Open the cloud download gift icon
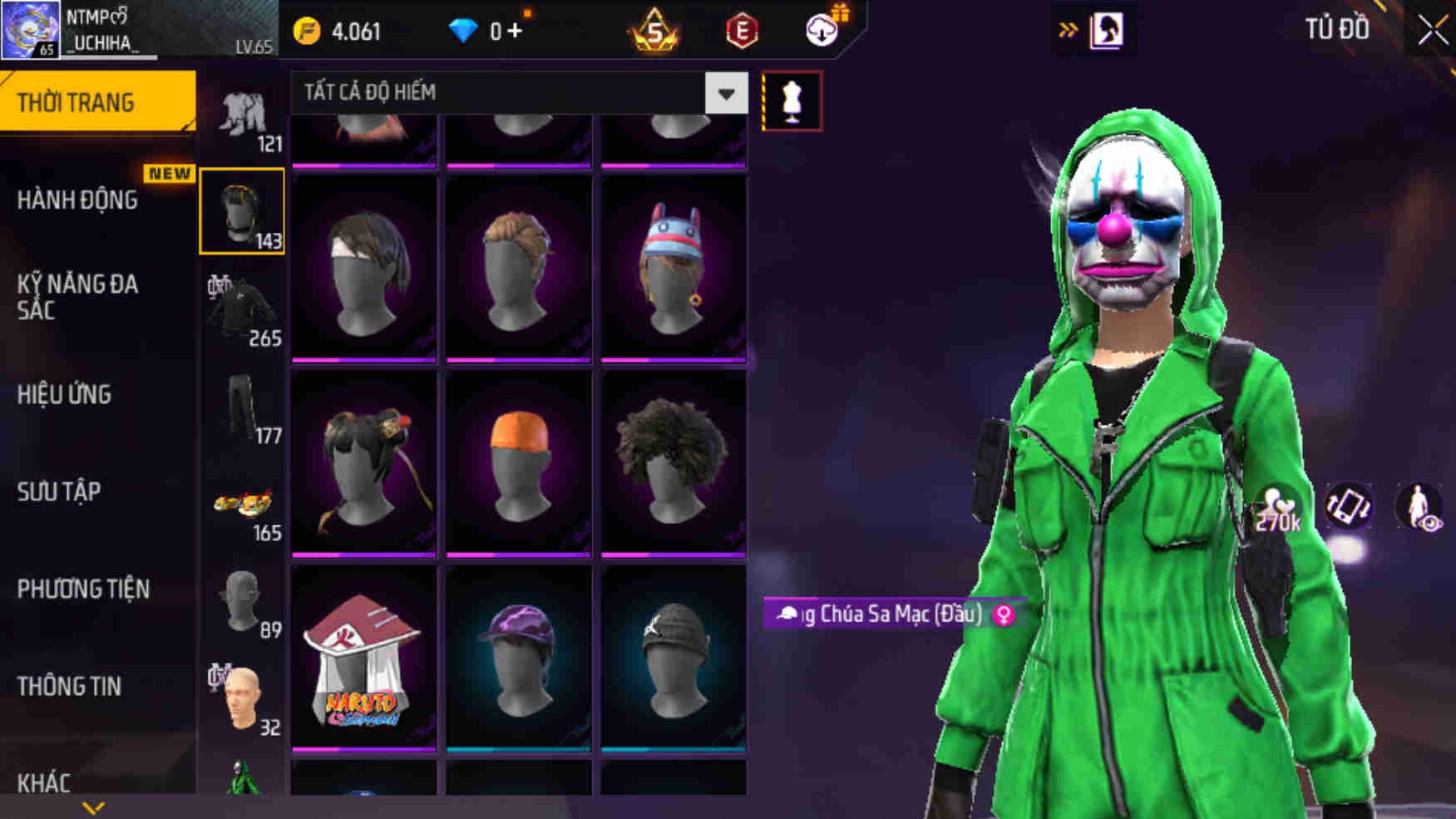Image resolution: width=1456 pixels, height=819 pixels. (x=820, y=31)
